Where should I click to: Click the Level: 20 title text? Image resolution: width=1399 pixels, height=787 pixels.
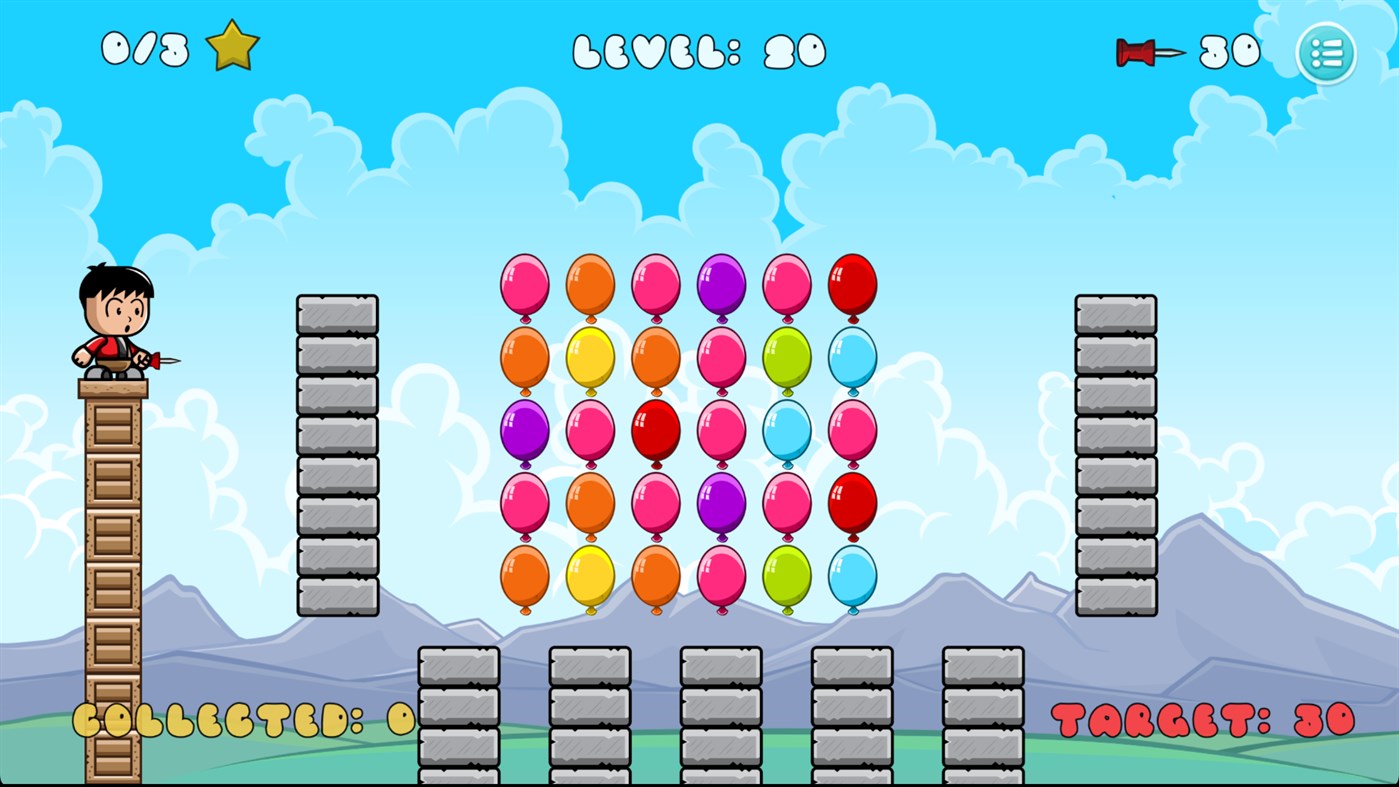(x=700, y=50)
